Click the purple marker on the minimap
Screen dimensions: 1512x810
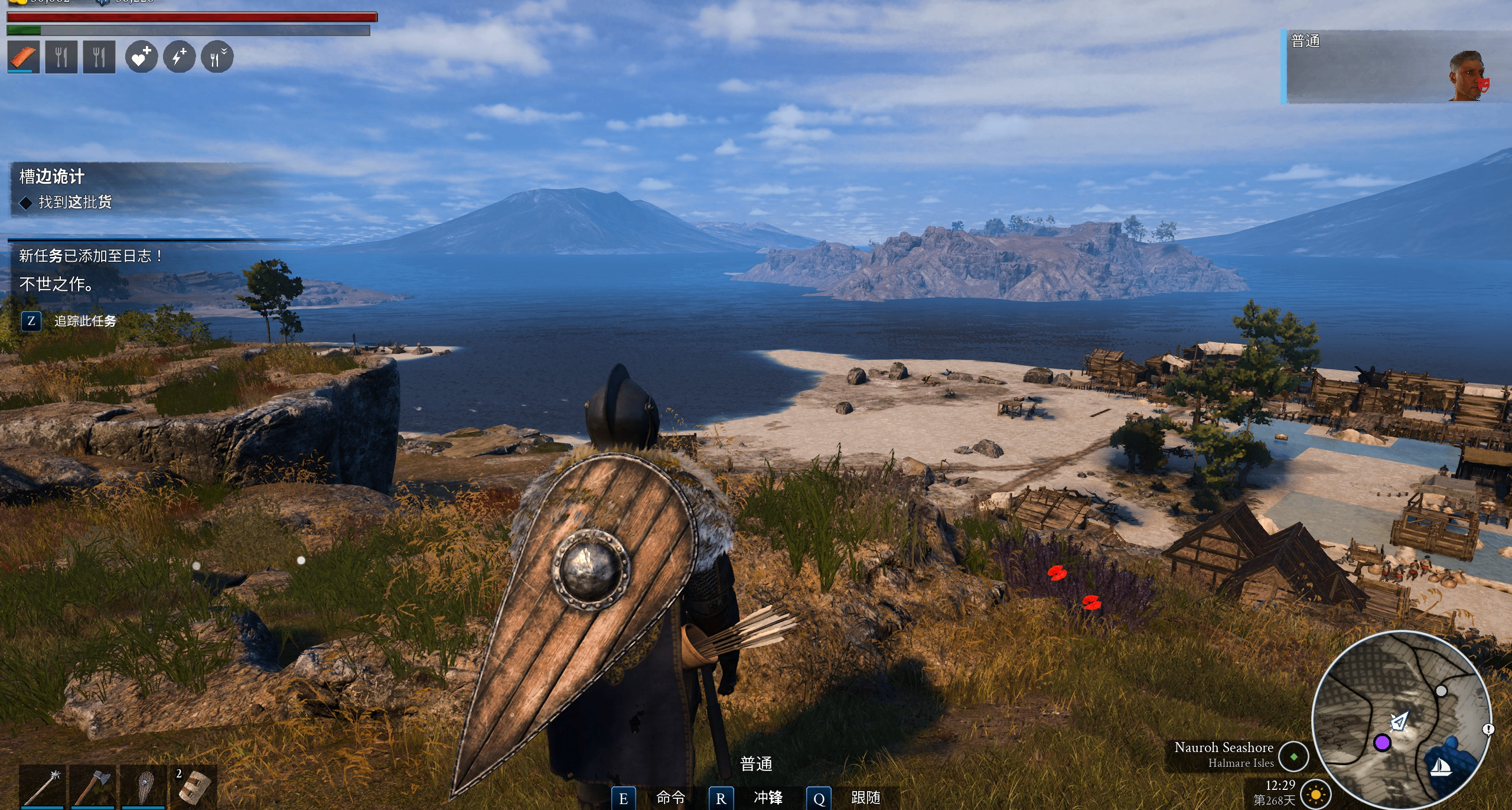(1382, 743)
